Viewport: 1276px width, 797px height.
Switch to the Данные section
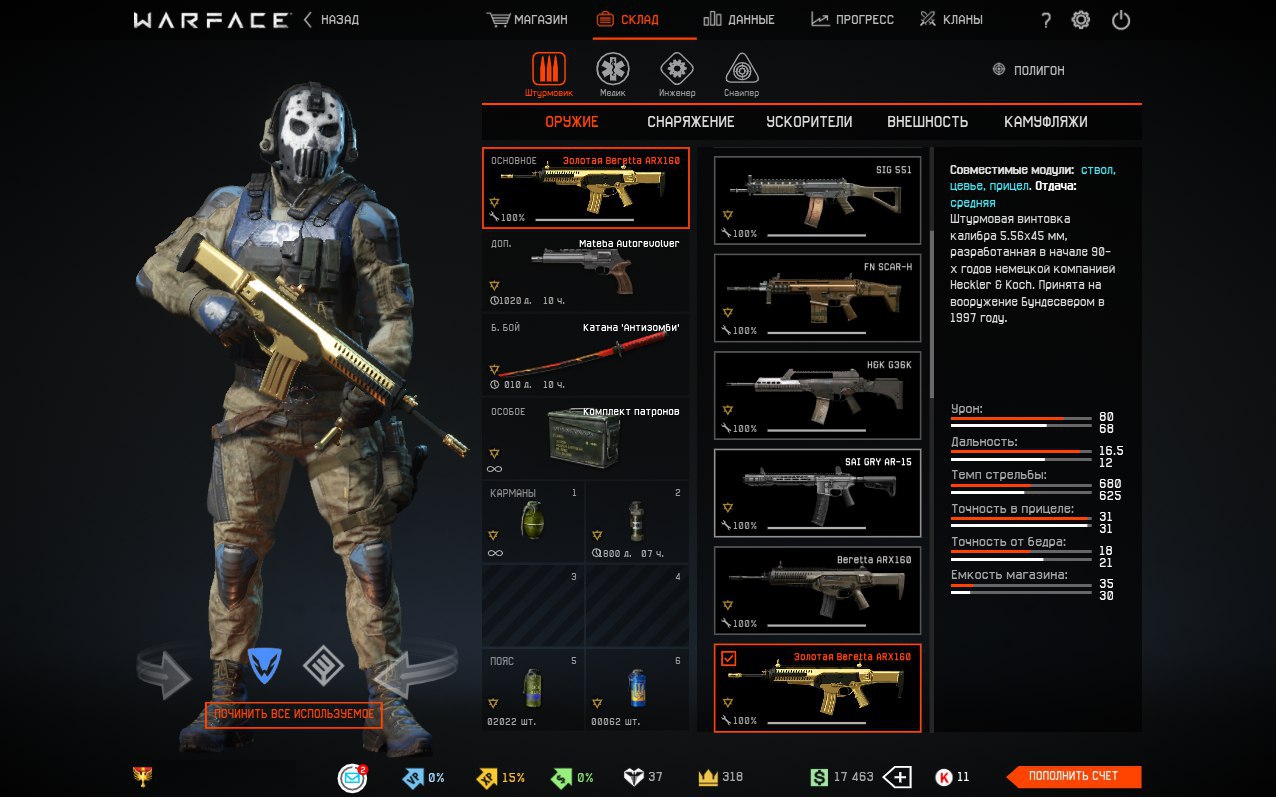(x=738, y=20)
